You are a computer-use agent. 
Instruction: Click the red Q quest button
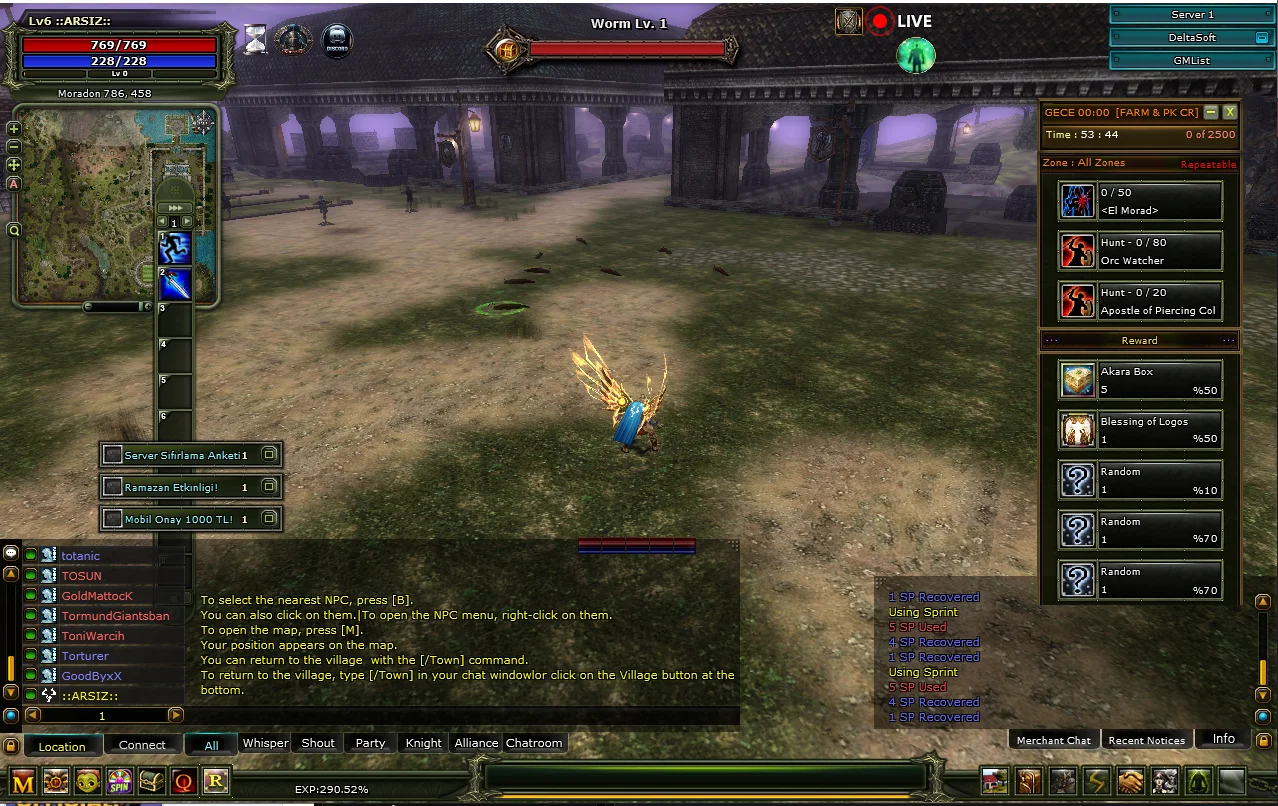[x=183, y=781]
